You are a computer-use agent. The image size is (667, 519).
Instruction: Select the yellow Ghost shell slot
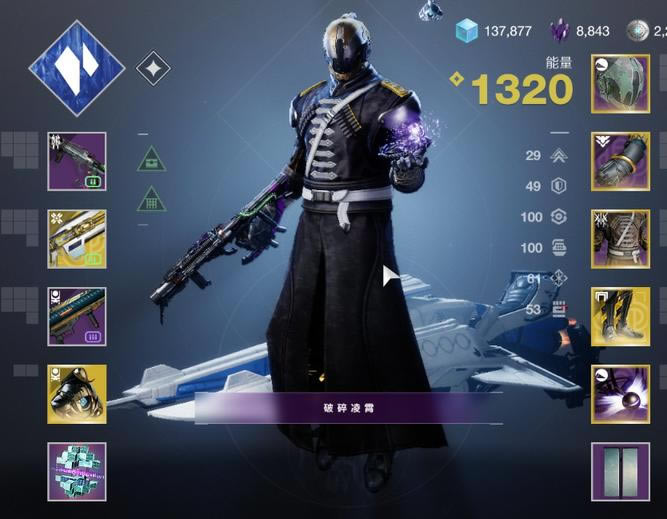coord(77,394)
